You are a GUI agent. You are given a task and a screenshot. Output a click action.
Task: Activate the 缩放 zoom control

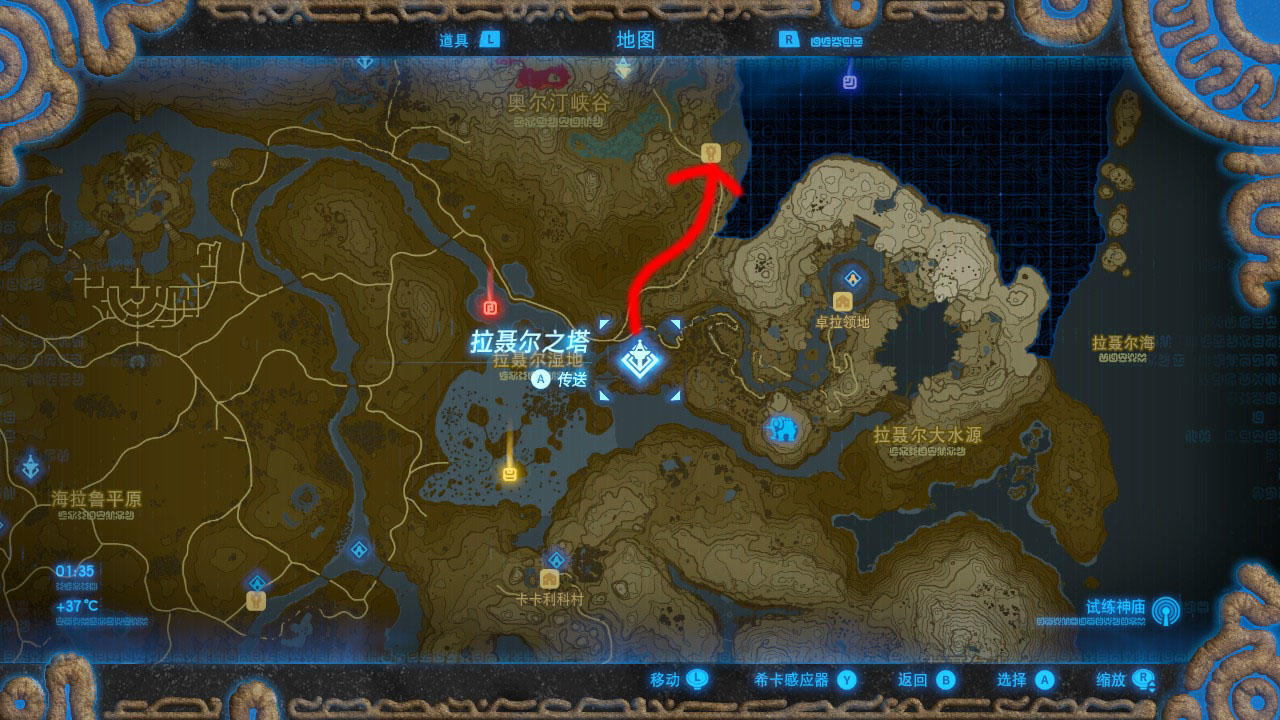tap(1110, 679)
